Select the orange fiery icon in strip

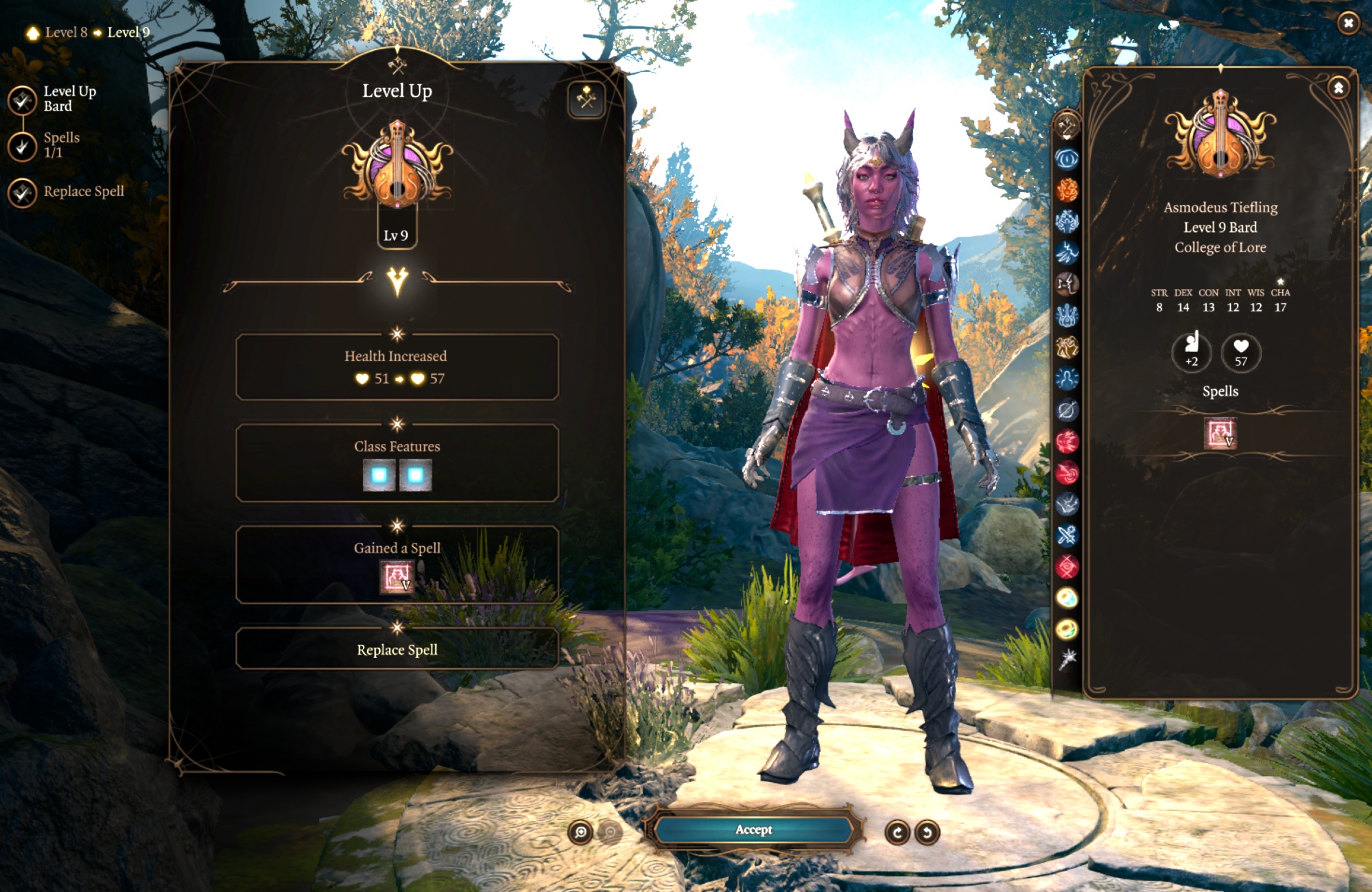click(x=1067, y=190)
